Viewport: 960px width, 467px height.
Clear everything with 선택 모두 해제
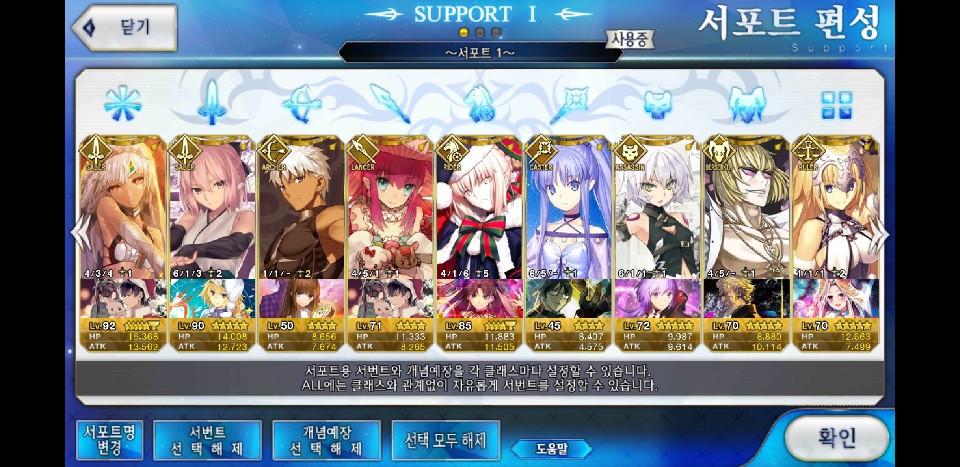click(445, 438)
